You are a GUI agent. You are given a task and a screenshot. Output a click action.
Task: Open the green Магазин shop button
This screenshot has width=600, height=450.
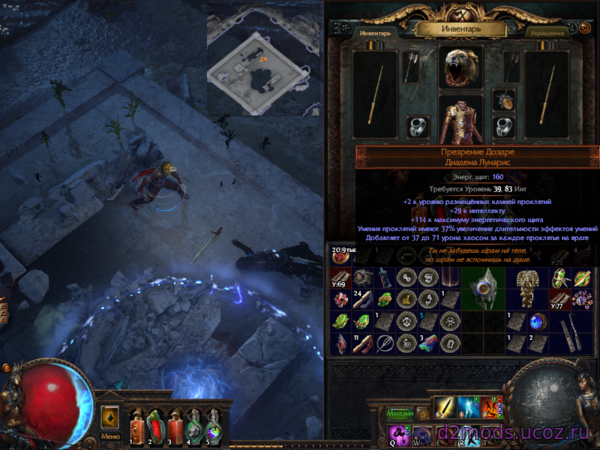[x=399, y=413]
